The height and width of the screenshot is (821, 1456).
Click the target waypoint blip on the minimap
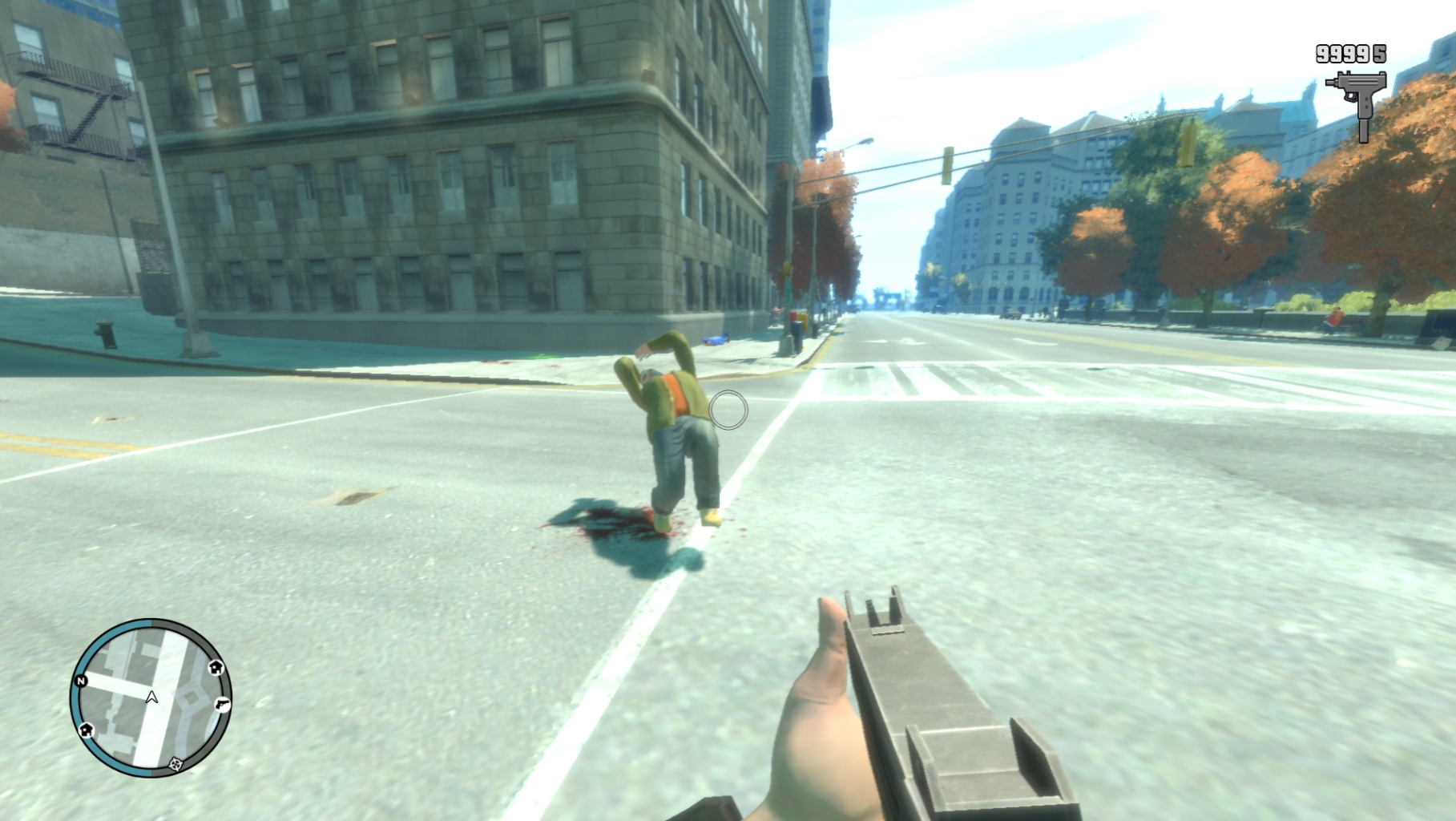[175, 764]
